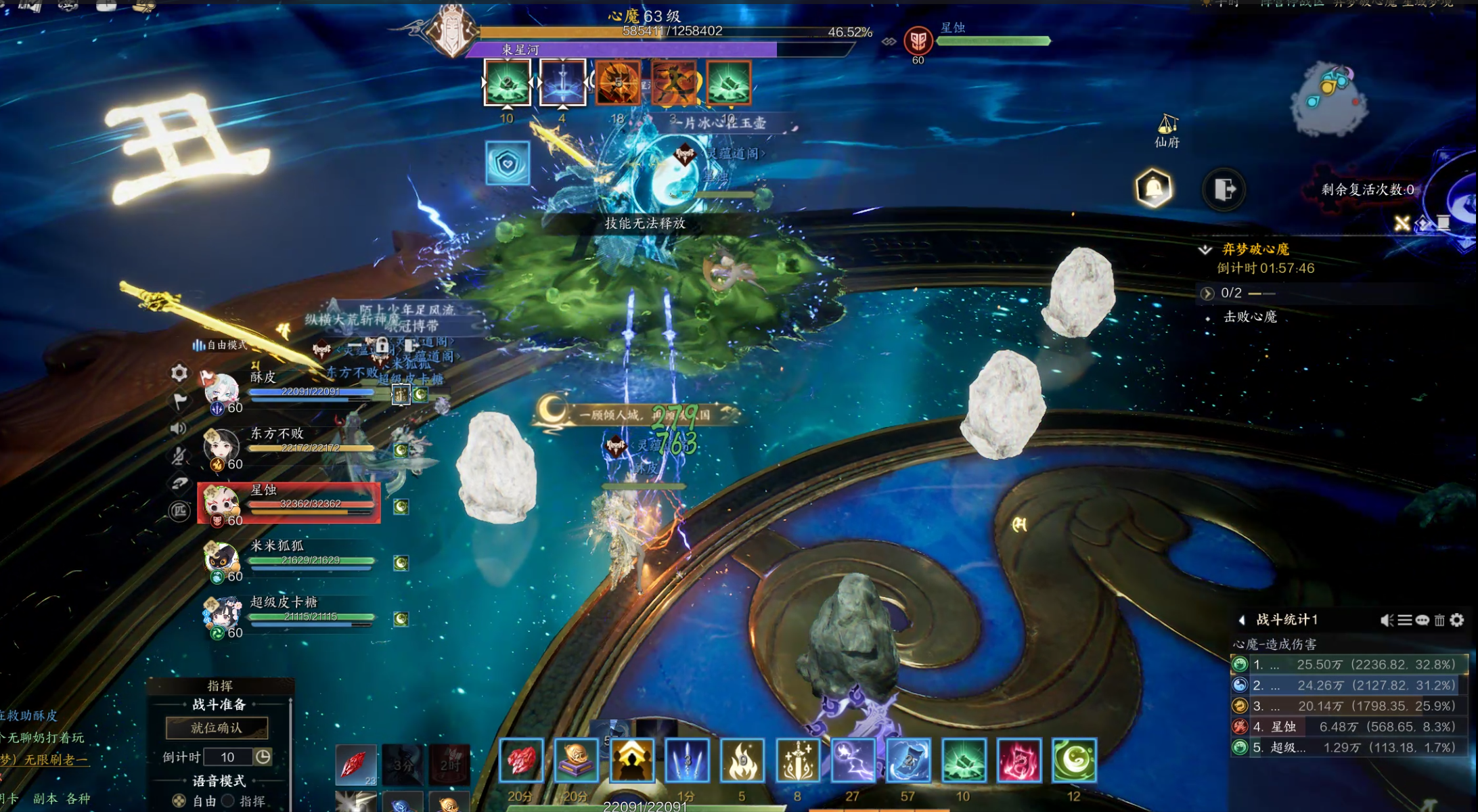Screen dimensions: 1478x812
Task: Open the 仙府 scales icon
Action: pos(1167,130)
